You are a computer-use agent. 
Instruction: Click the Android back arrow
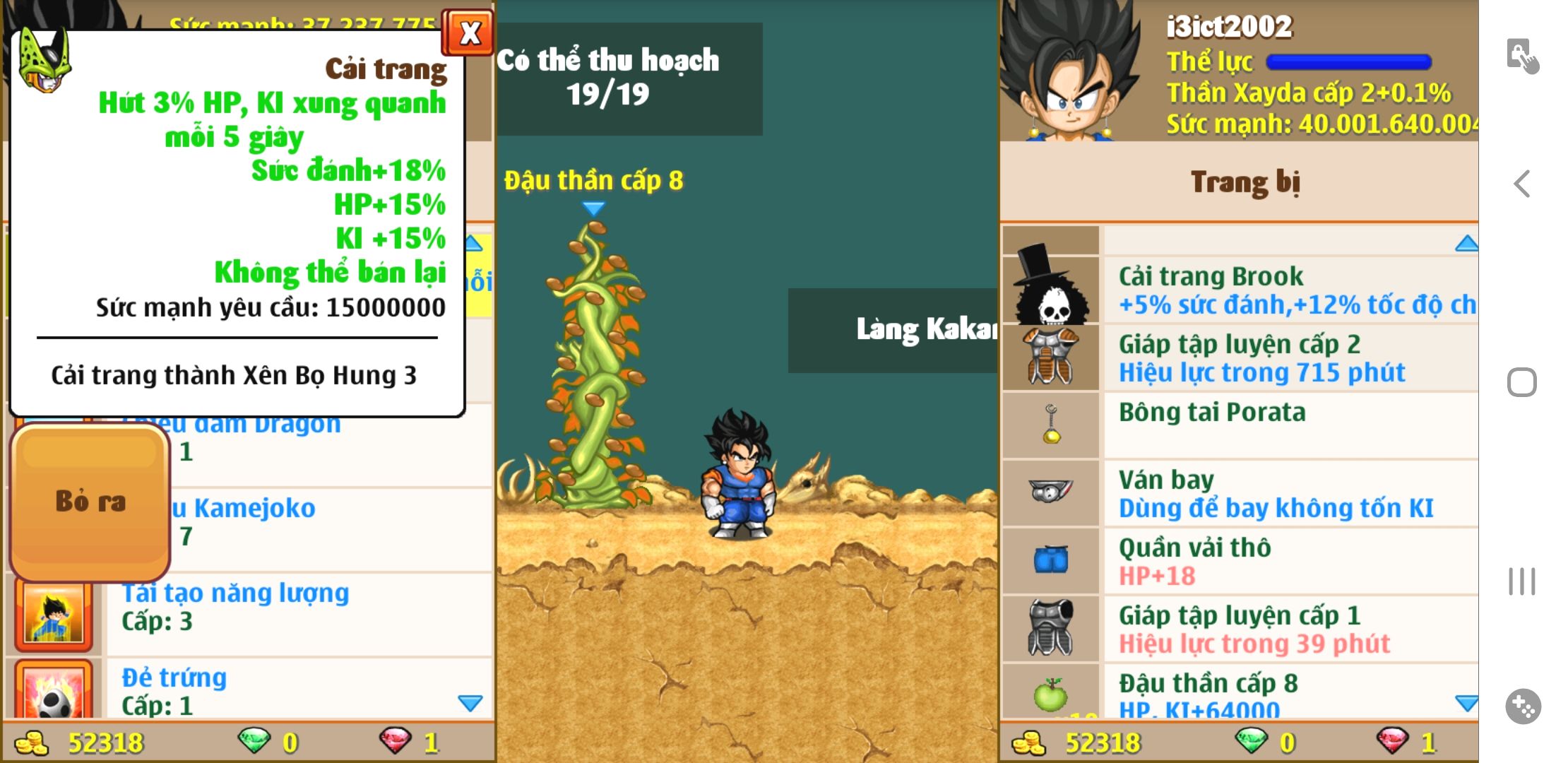coord(1521,184)
